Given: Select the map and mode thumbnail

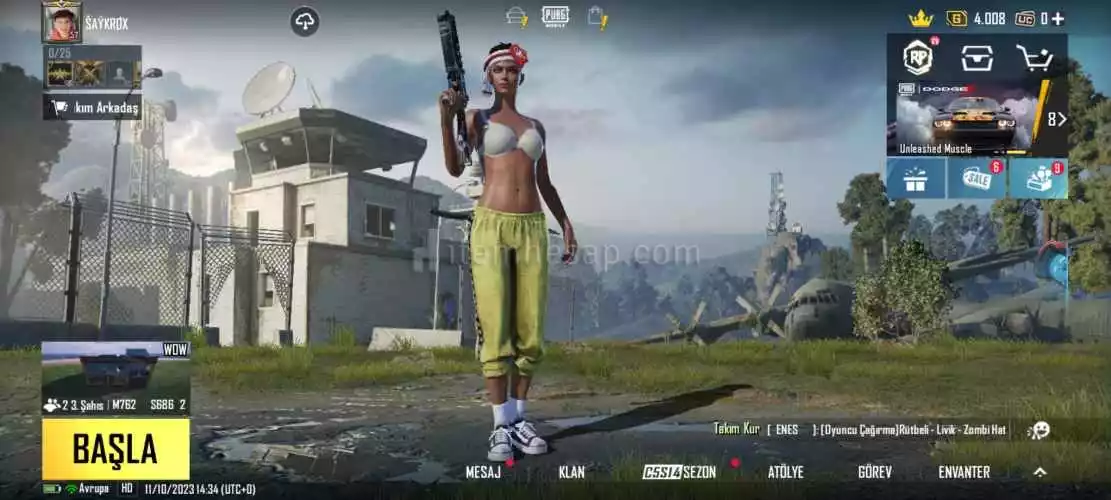Looking at the screenshot, I should (x=115, y=377).
